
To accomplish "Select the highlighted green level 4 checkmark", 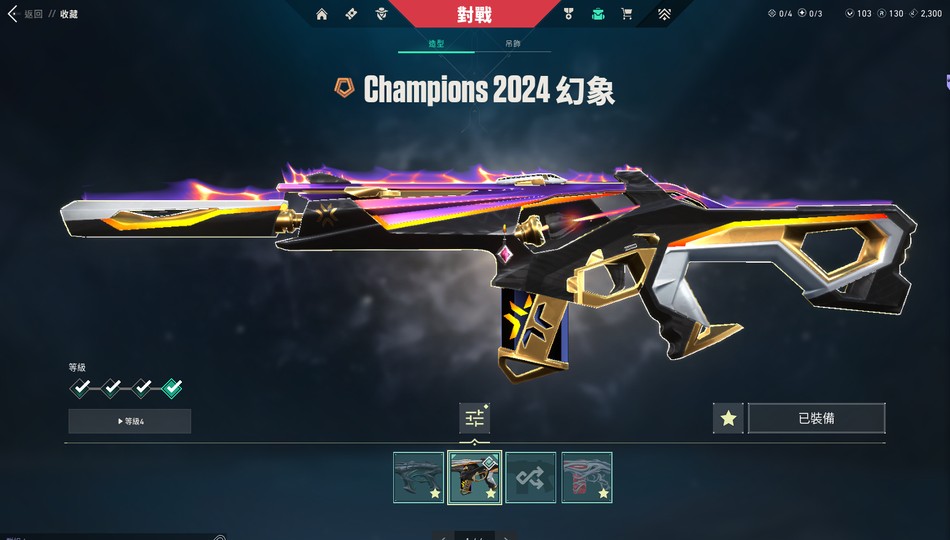I will [x=172, y=388].
